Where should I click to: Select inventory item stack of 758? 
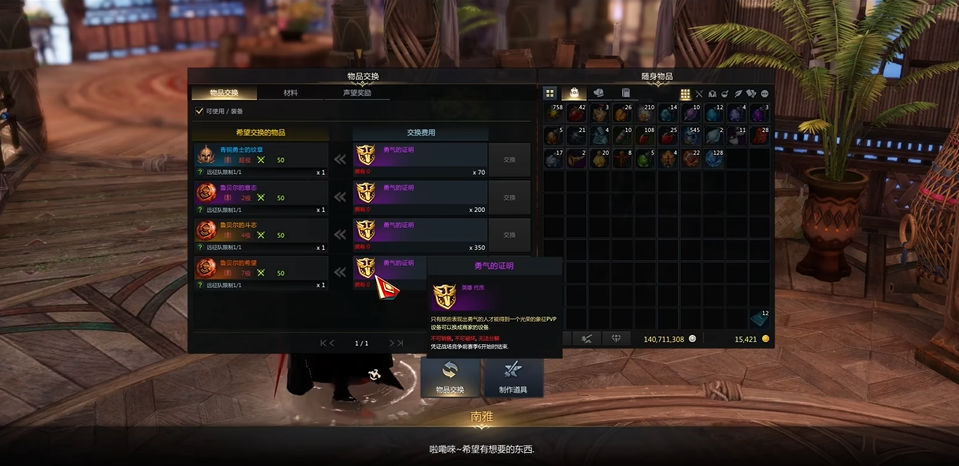point(553,112)
